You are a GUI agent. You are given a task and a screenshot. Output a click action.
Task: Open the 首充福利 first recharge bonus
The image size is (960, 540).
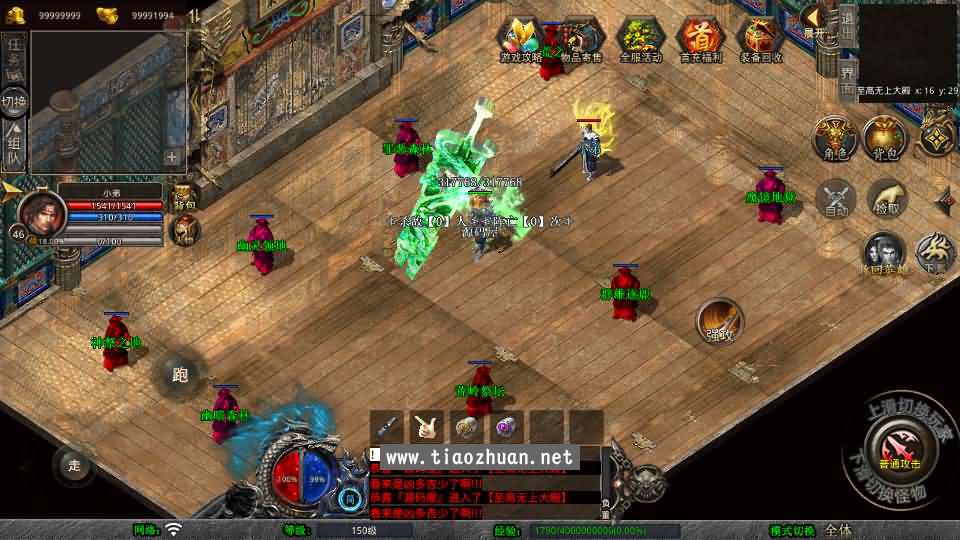(x=700, y=40)
